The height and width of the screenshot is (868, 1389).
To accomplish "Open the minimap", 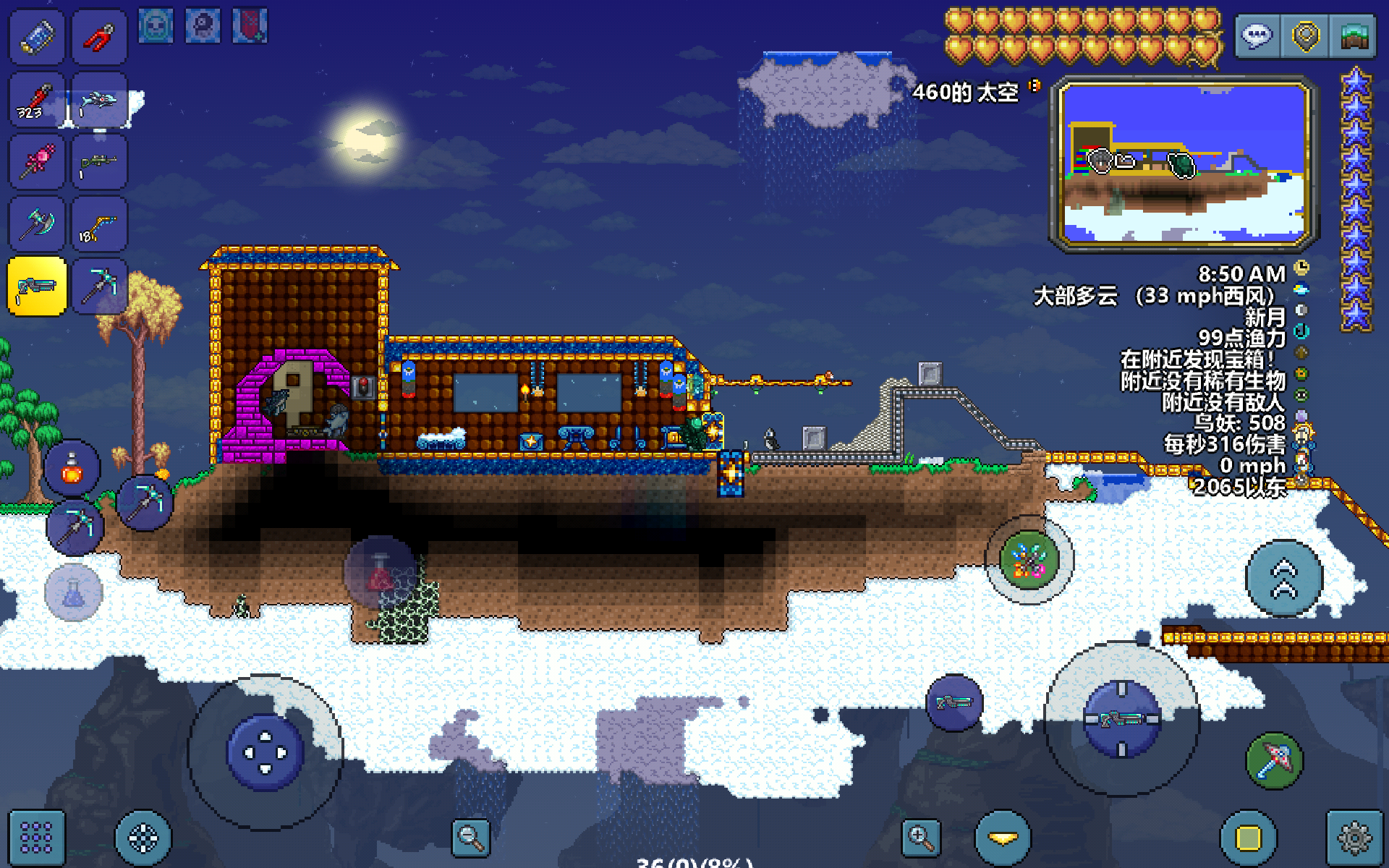I will click(x=1184, y=163).
